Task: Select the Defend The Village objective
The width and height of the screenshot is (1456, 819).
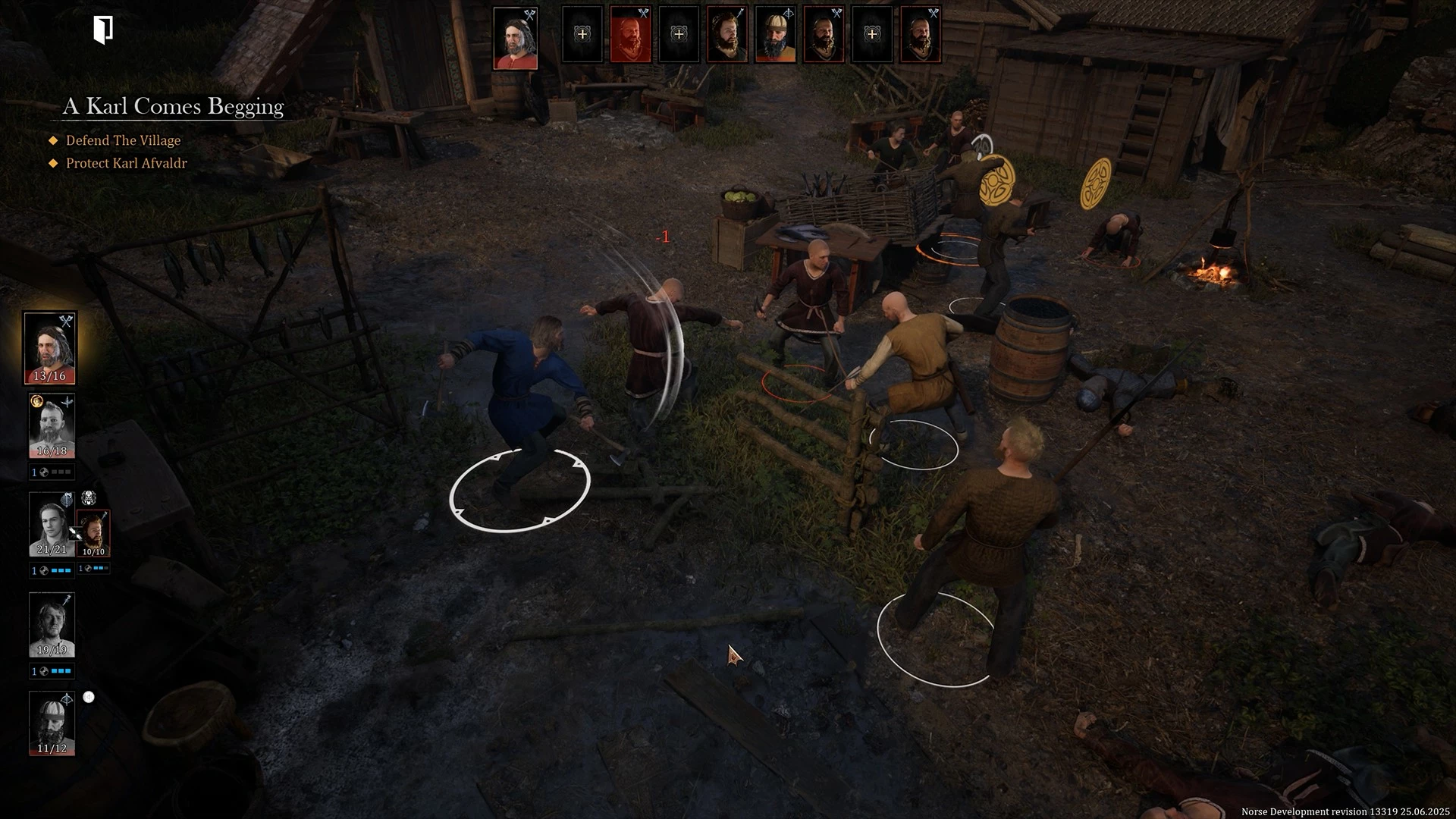Action: click(123, 140)
